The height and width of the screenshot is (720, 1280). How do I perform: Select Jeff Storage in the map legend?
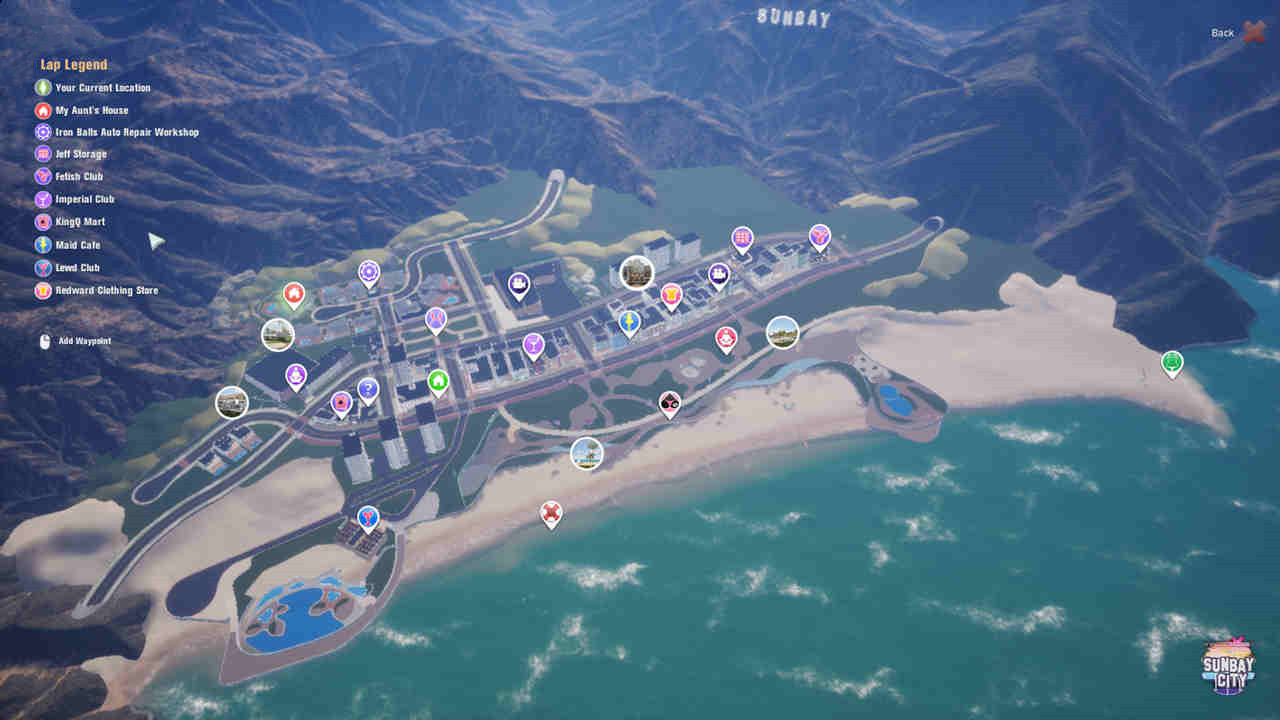[80, 154]
